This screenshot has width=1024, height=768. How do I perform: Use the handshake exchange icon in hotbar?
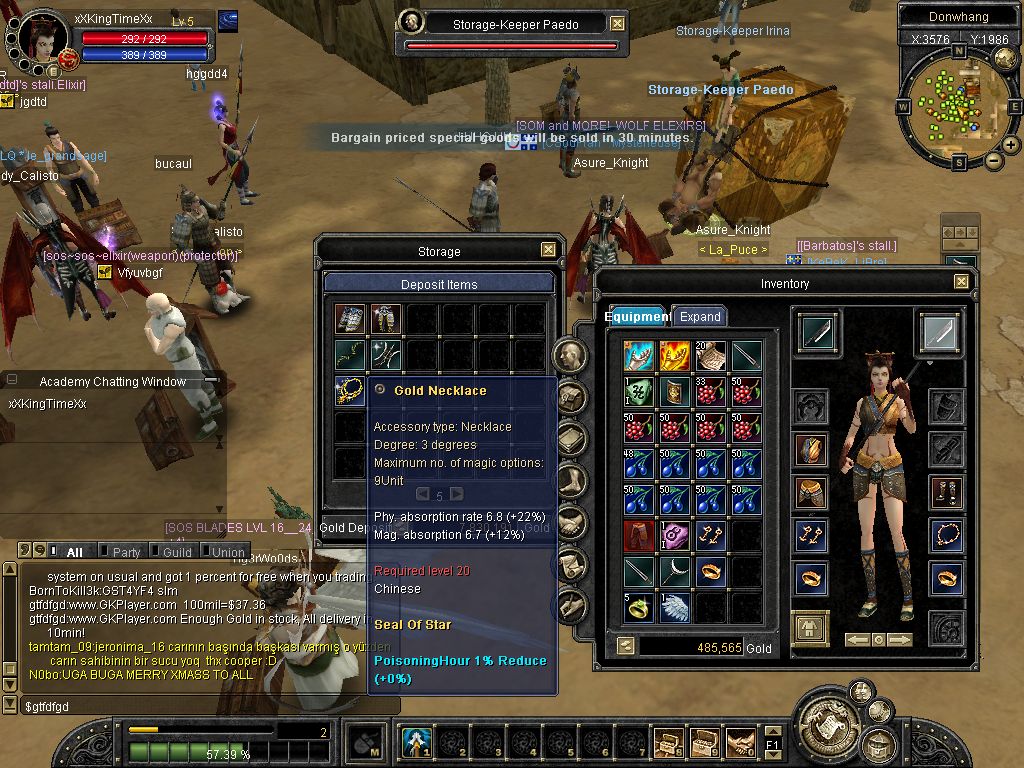pyautogui.click(x=740, y=743)
